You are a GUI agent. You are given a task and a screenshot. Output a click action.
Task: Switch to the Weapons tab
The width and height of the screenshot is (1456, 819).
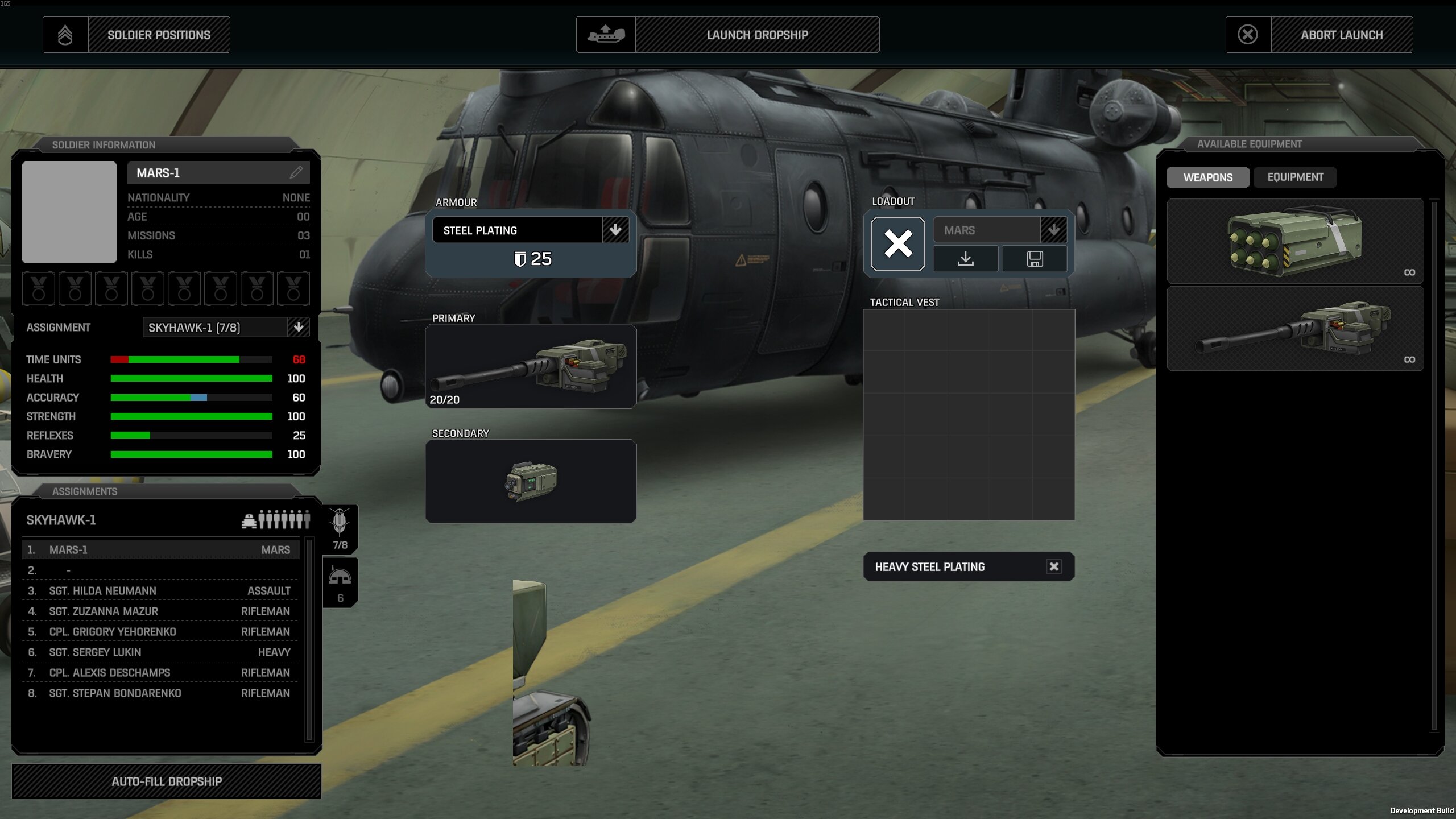click(1207, 177)
